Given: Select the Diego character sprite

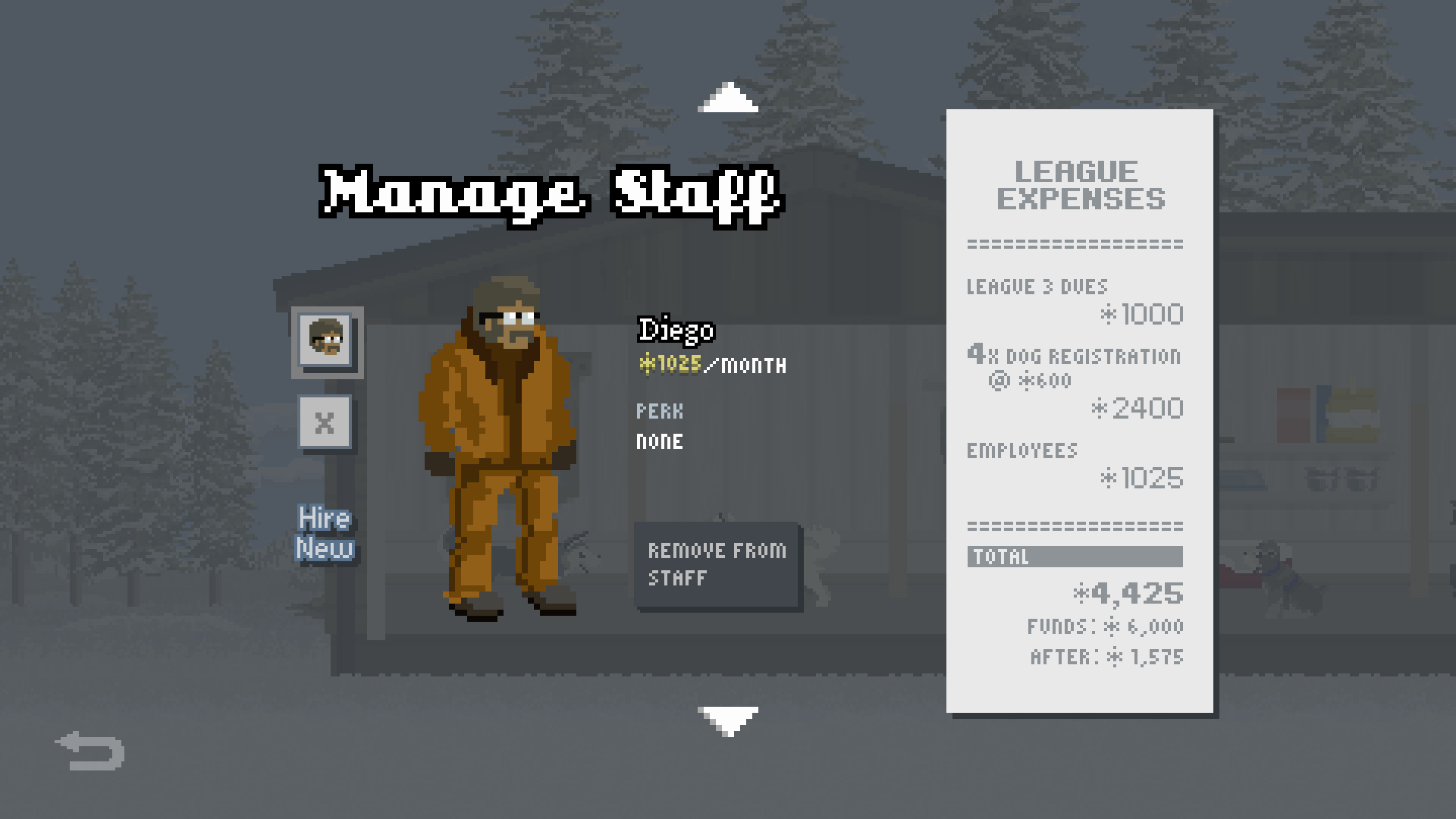Looking at the screenshot, I should 500,447.
